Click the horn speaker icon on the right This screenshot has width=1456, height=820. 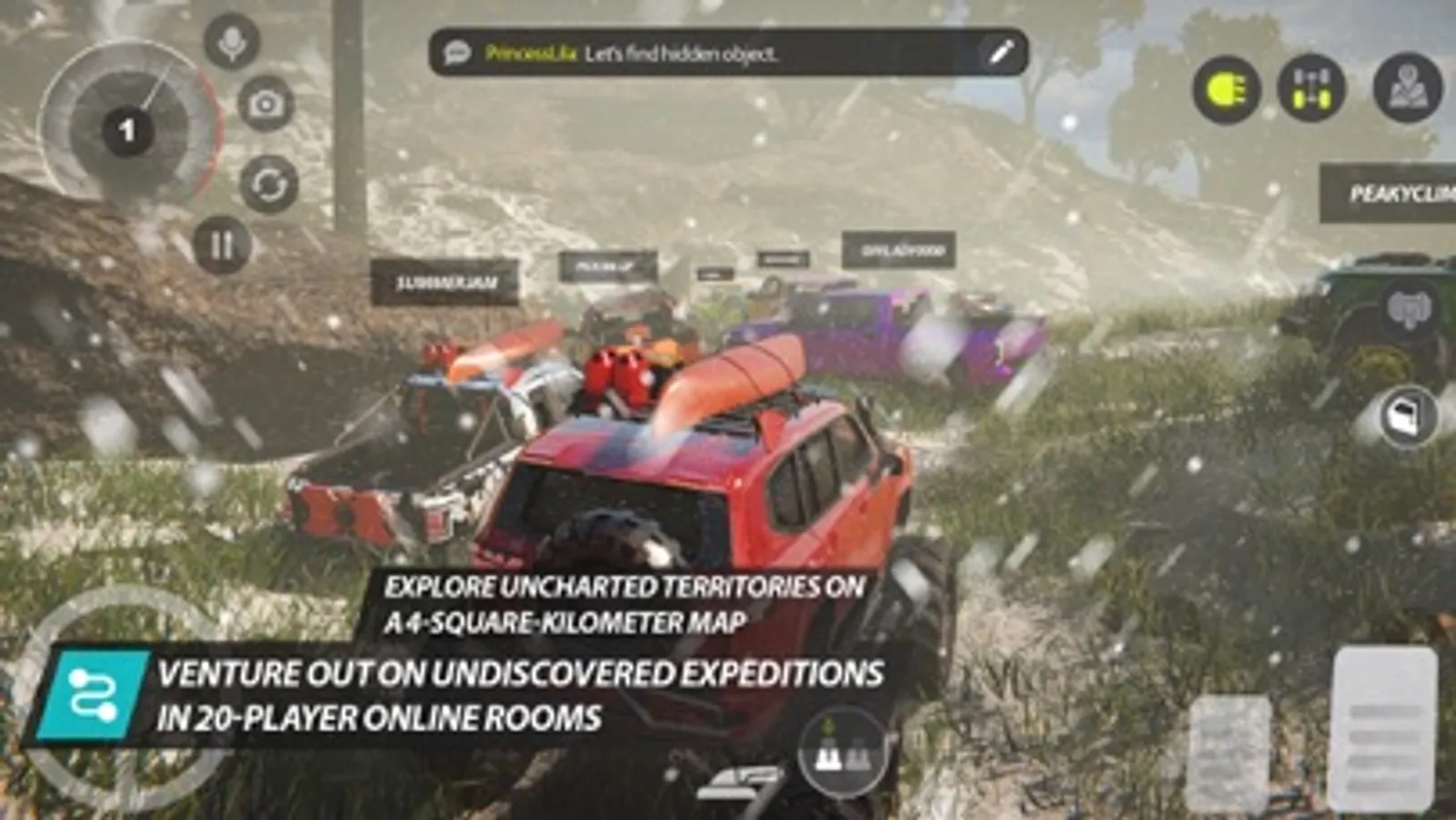coord(1410,308)
